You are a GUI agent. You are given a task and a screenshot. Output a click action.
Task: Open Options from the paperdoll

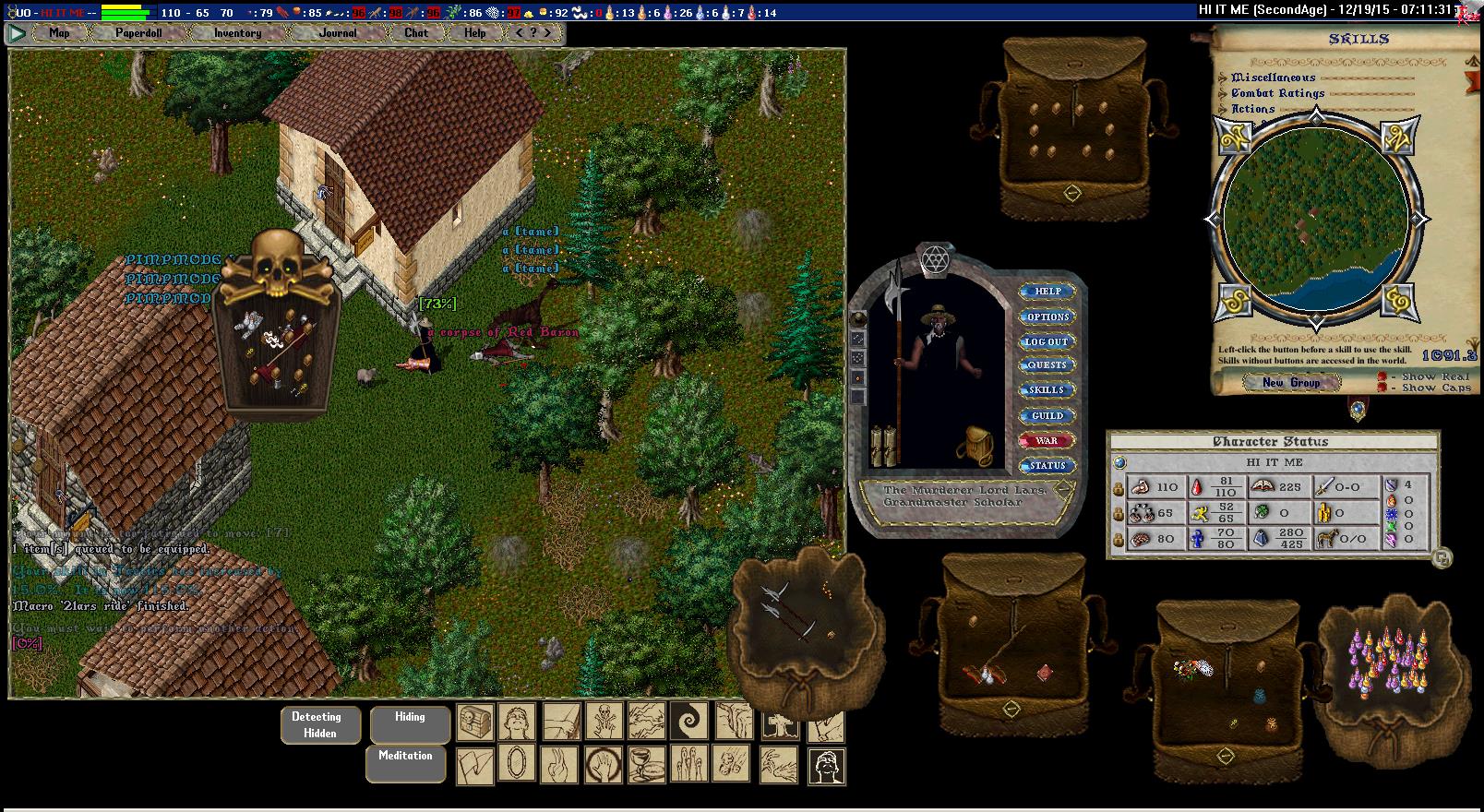point(1047,316)
